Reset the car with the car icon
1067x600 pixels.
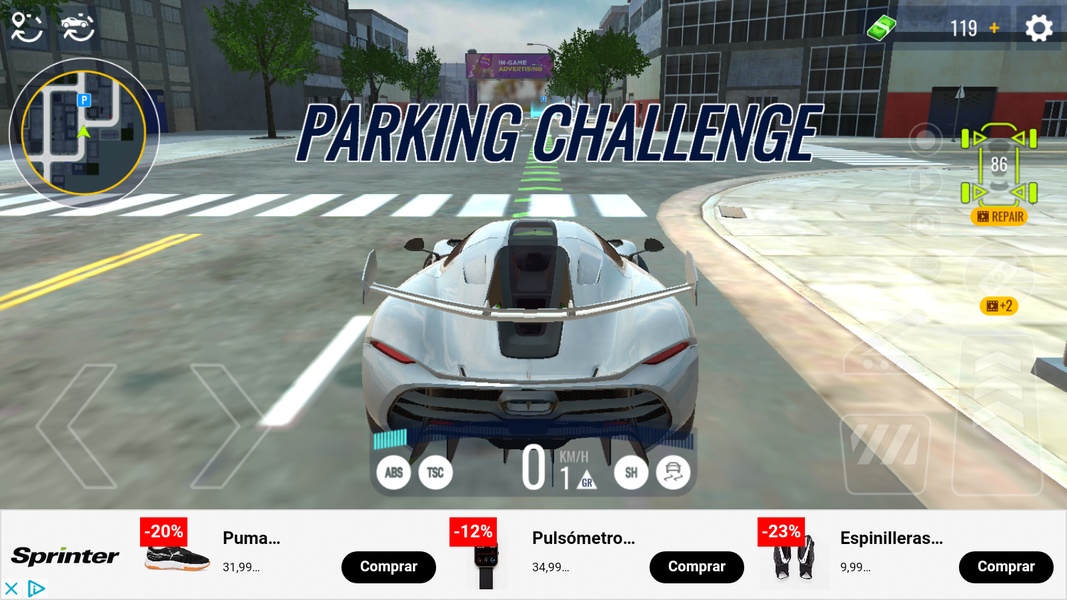tap(77, 27)
